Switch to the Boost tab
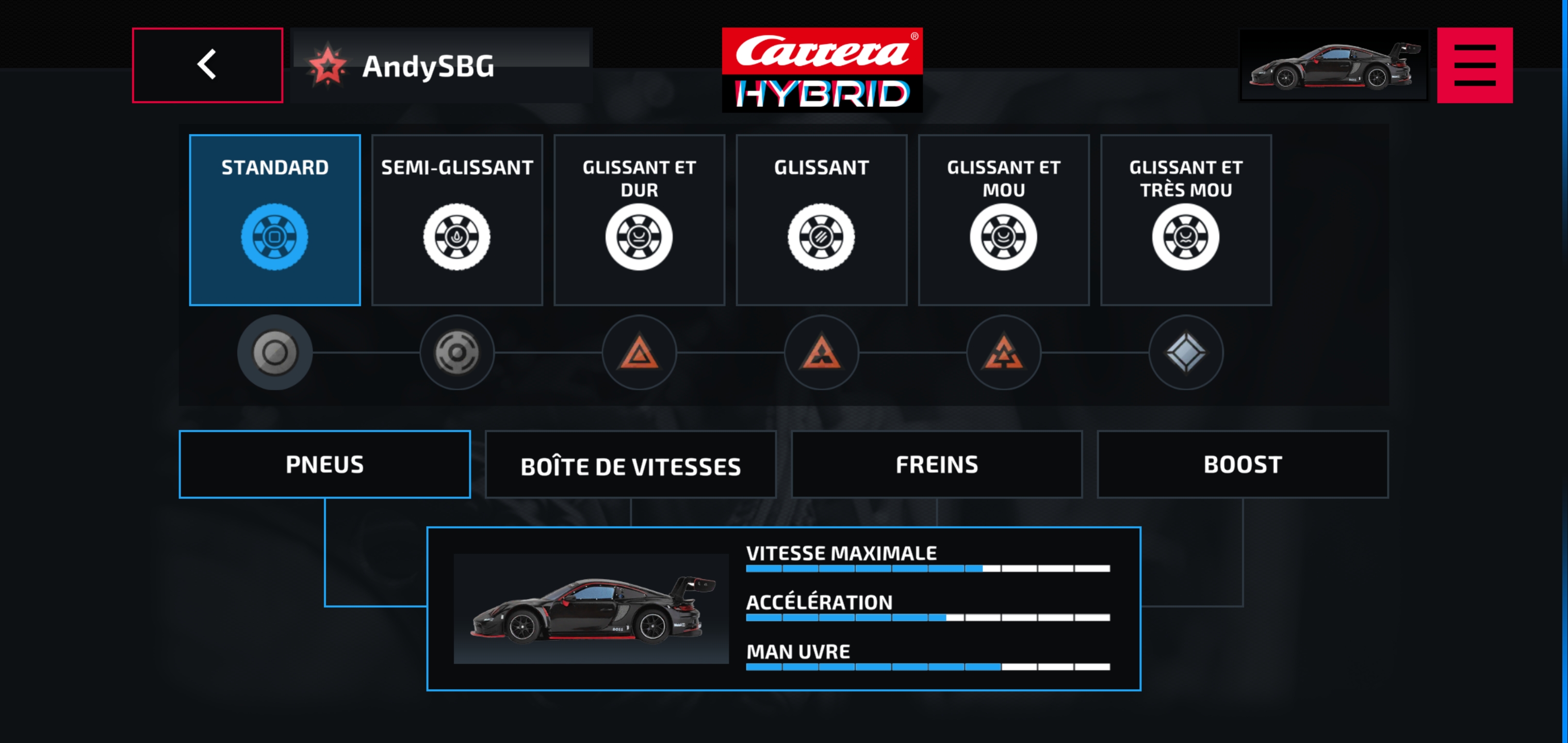1568x743 pixels. [1242, 464]
